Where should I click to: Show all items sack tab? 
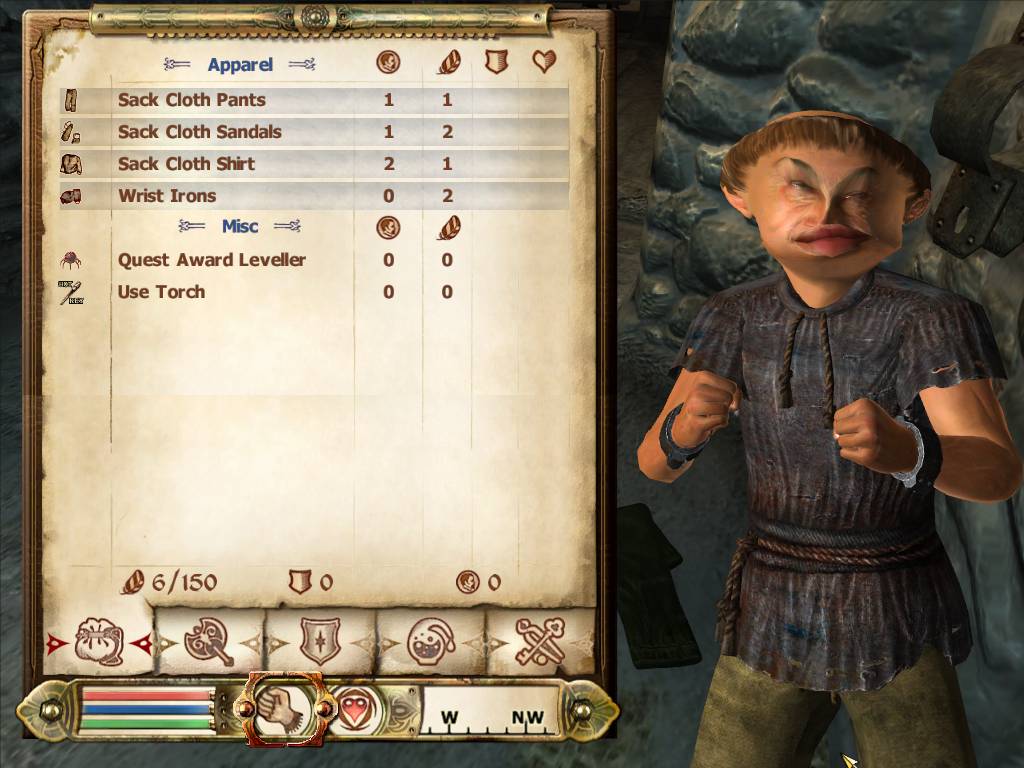click(x=99, y=642)
